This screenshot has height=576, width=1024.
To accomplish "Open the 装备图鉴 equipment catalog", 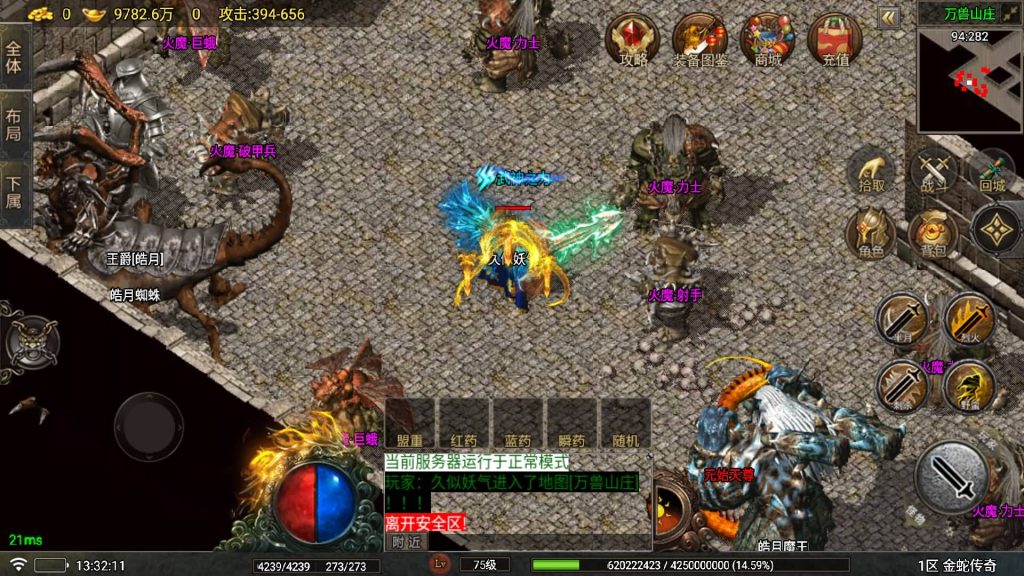I will [x=700, y=40].
